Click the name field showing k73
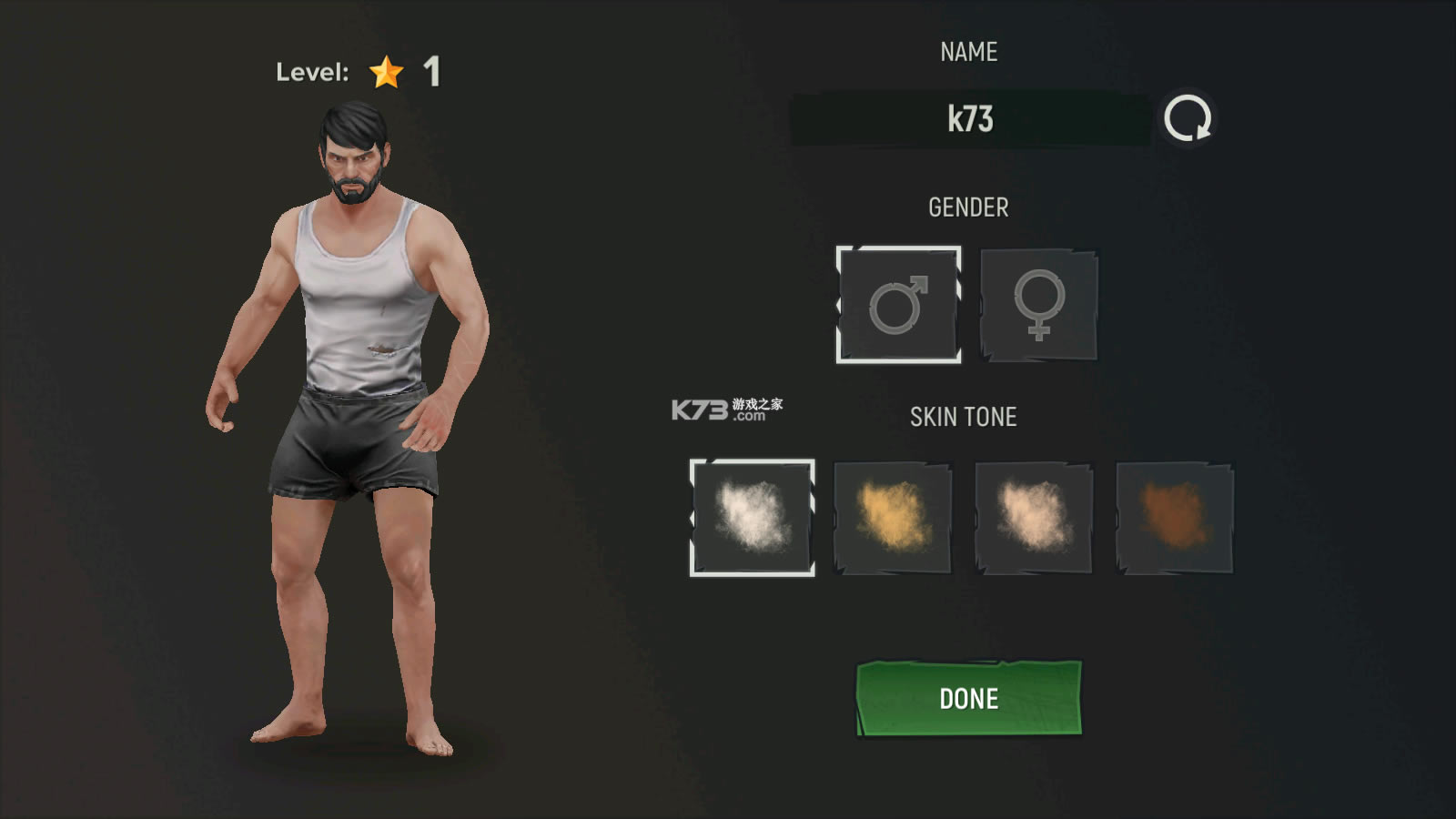 [970, 119]
